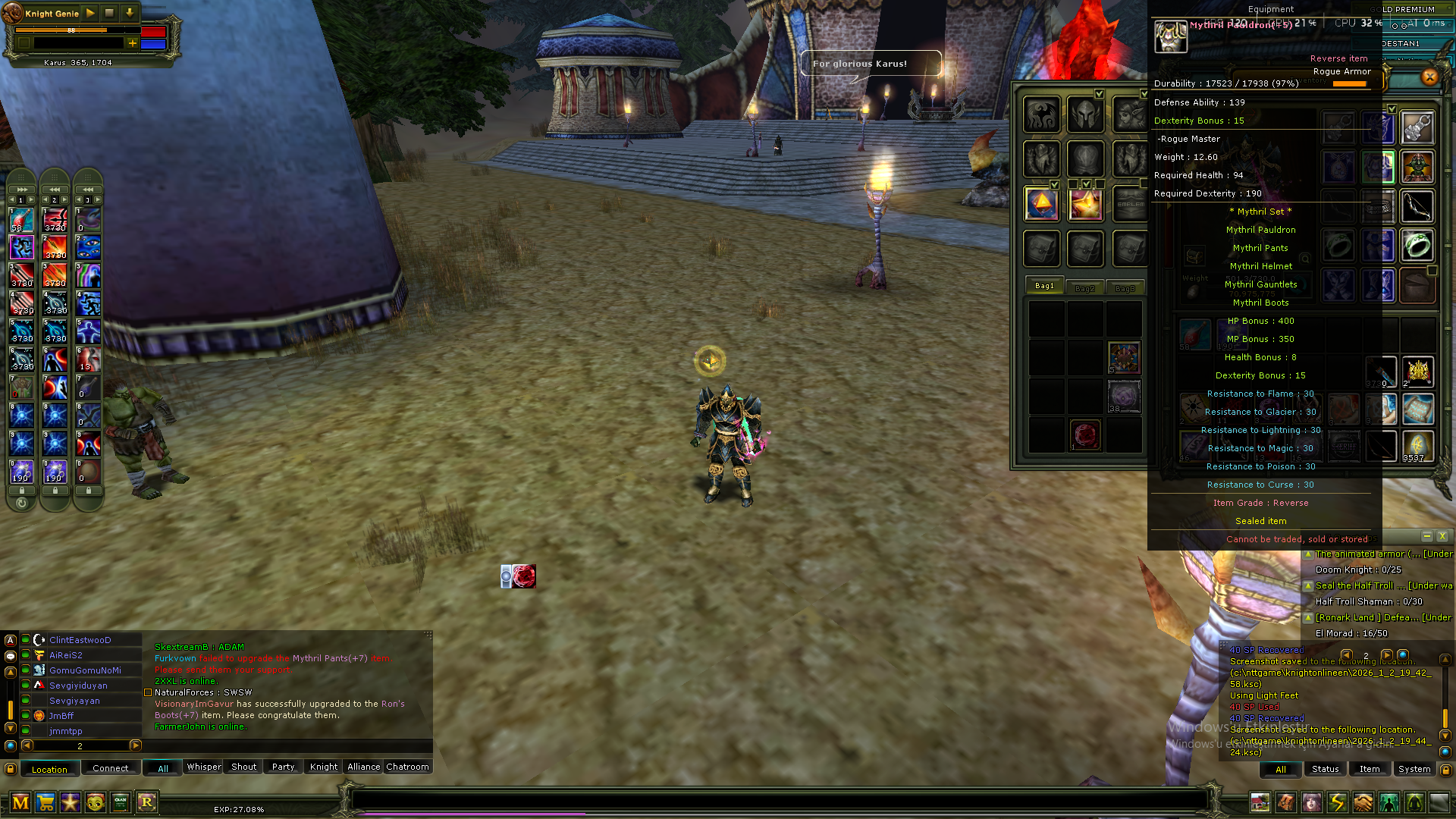Open the Clan board icon
This screenshot has width=1456, height=819.
pyautogui.click(x=121, y=802)
